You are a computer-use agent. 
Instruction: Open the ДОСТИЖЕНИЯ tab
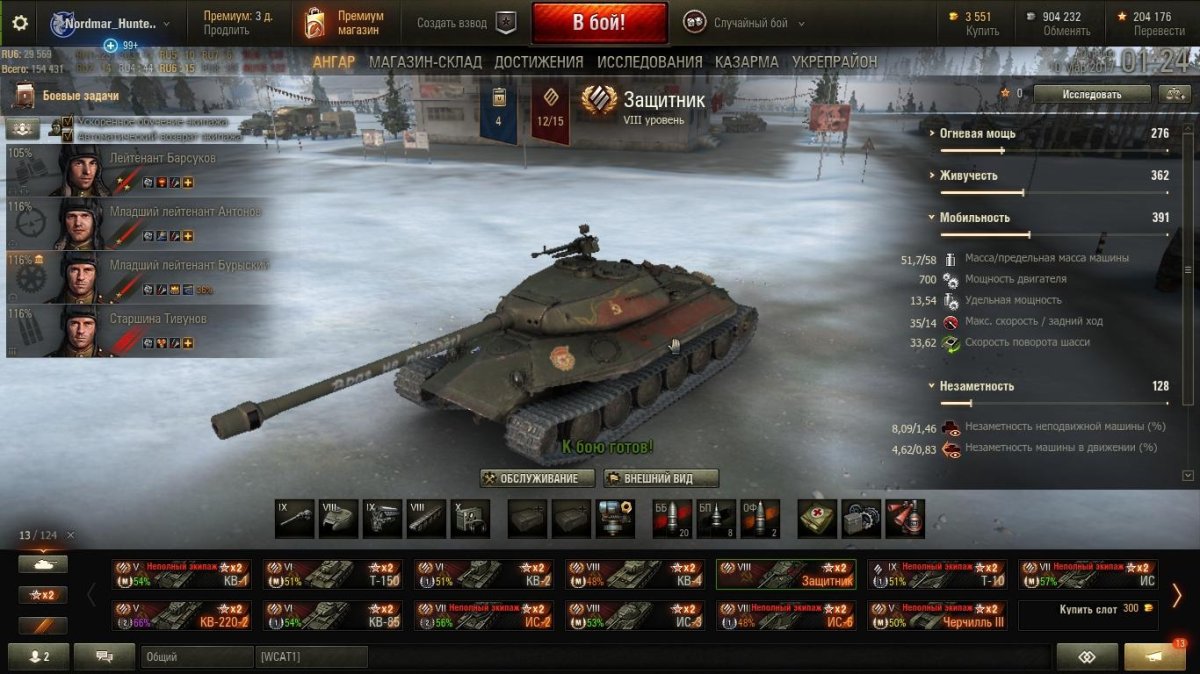pyautogui.click(x=538, y=62)
